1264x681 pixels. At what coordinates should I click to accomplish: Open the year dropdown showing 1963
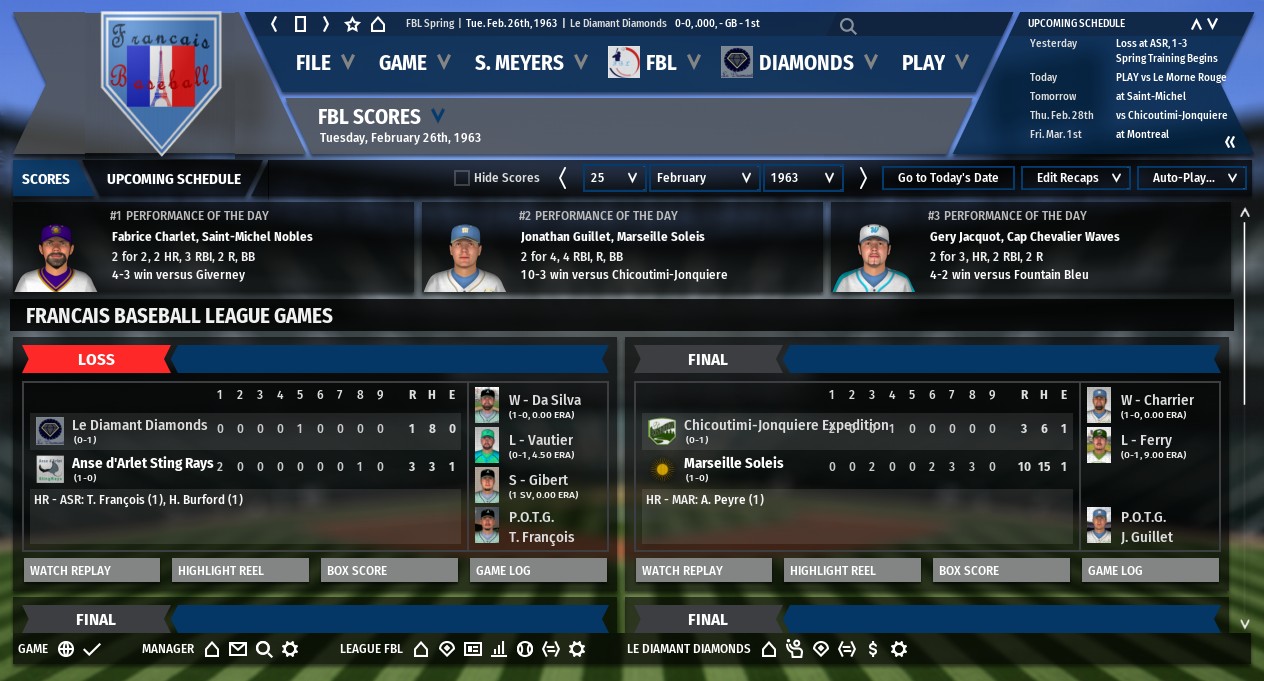(x=803, y=178)
